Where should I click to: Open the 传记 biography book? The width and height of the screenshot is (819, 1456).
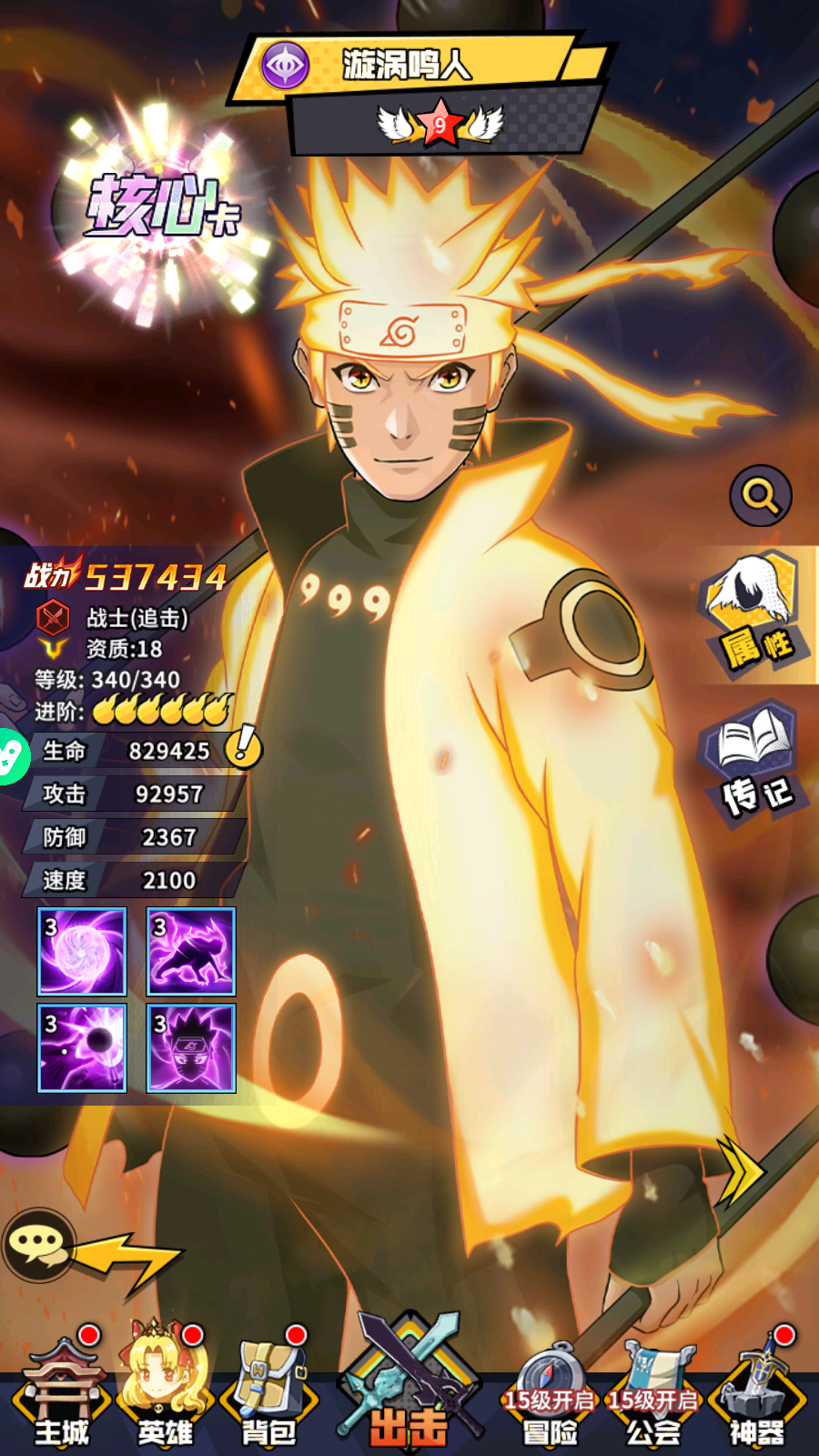[x=755, y=760]
